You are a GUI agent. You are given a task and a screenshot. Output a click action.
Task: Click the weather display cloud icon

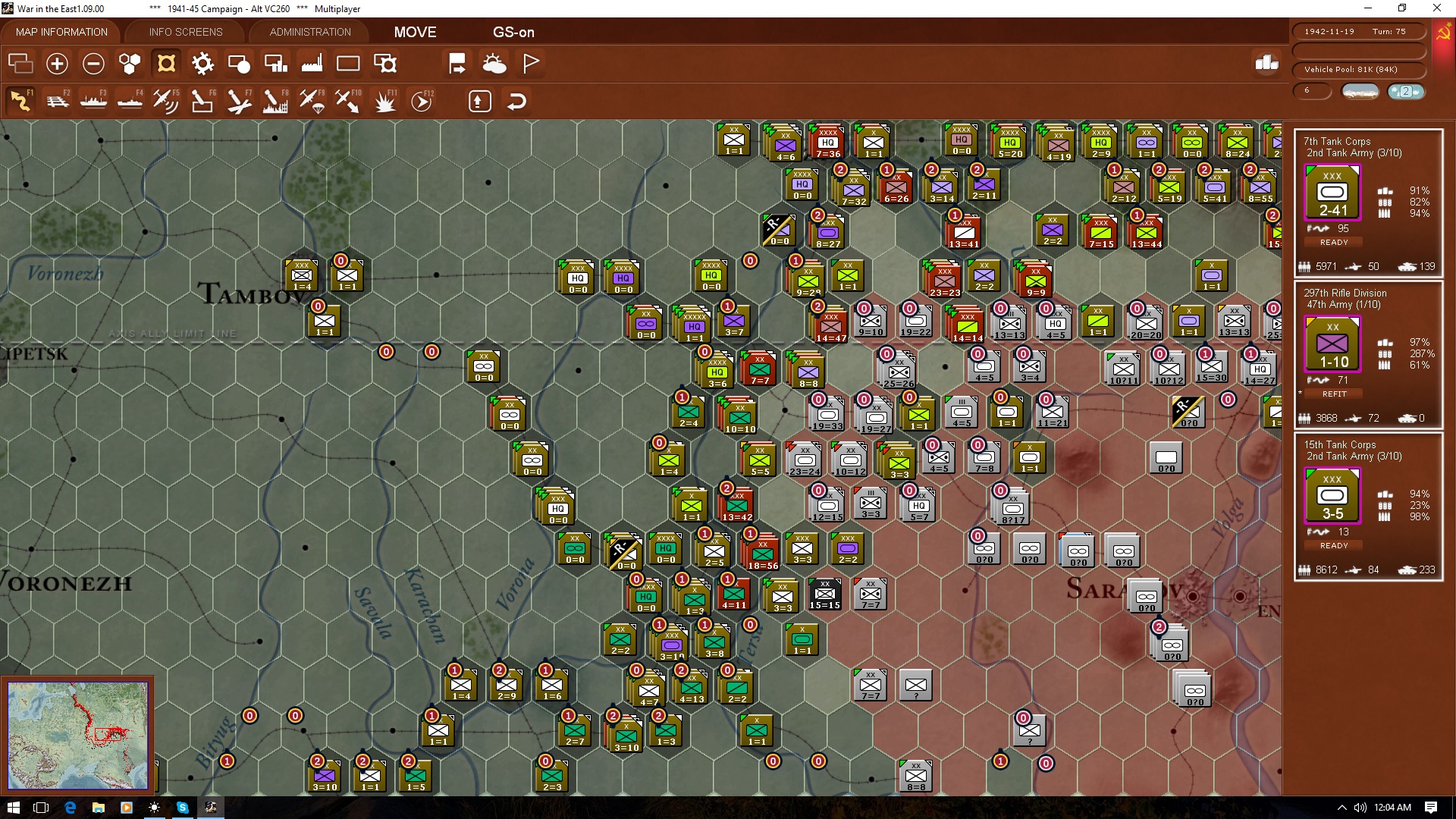pos(494,64)
